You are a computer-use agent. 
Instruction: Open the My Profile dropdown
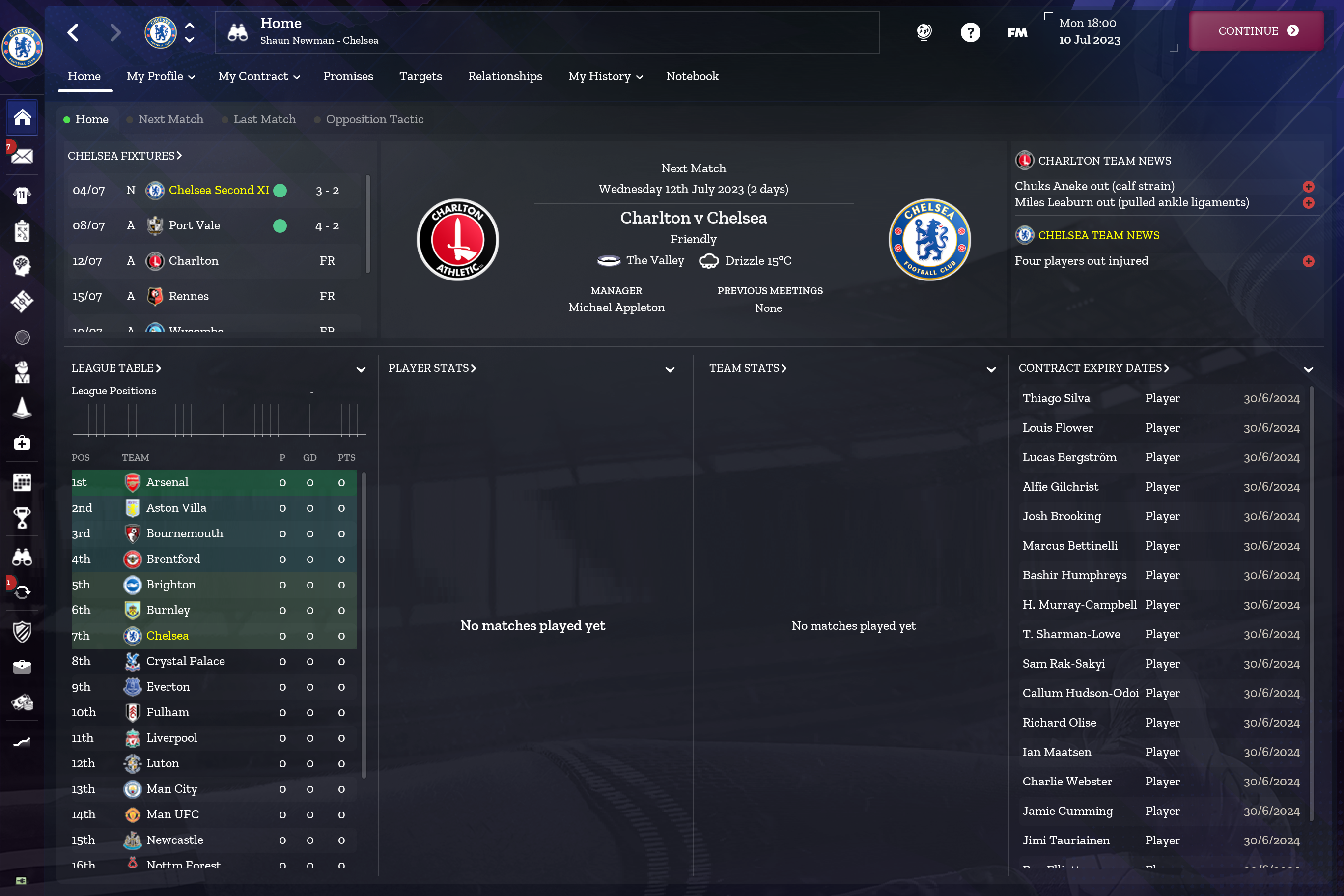click(161, 76)
